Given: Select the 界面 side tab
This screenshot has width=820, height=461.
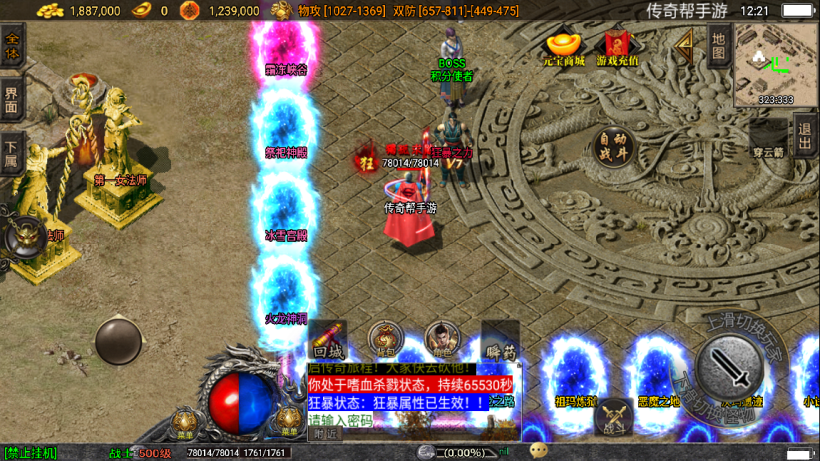Looking at the screenshot, I should pos(12,99).
